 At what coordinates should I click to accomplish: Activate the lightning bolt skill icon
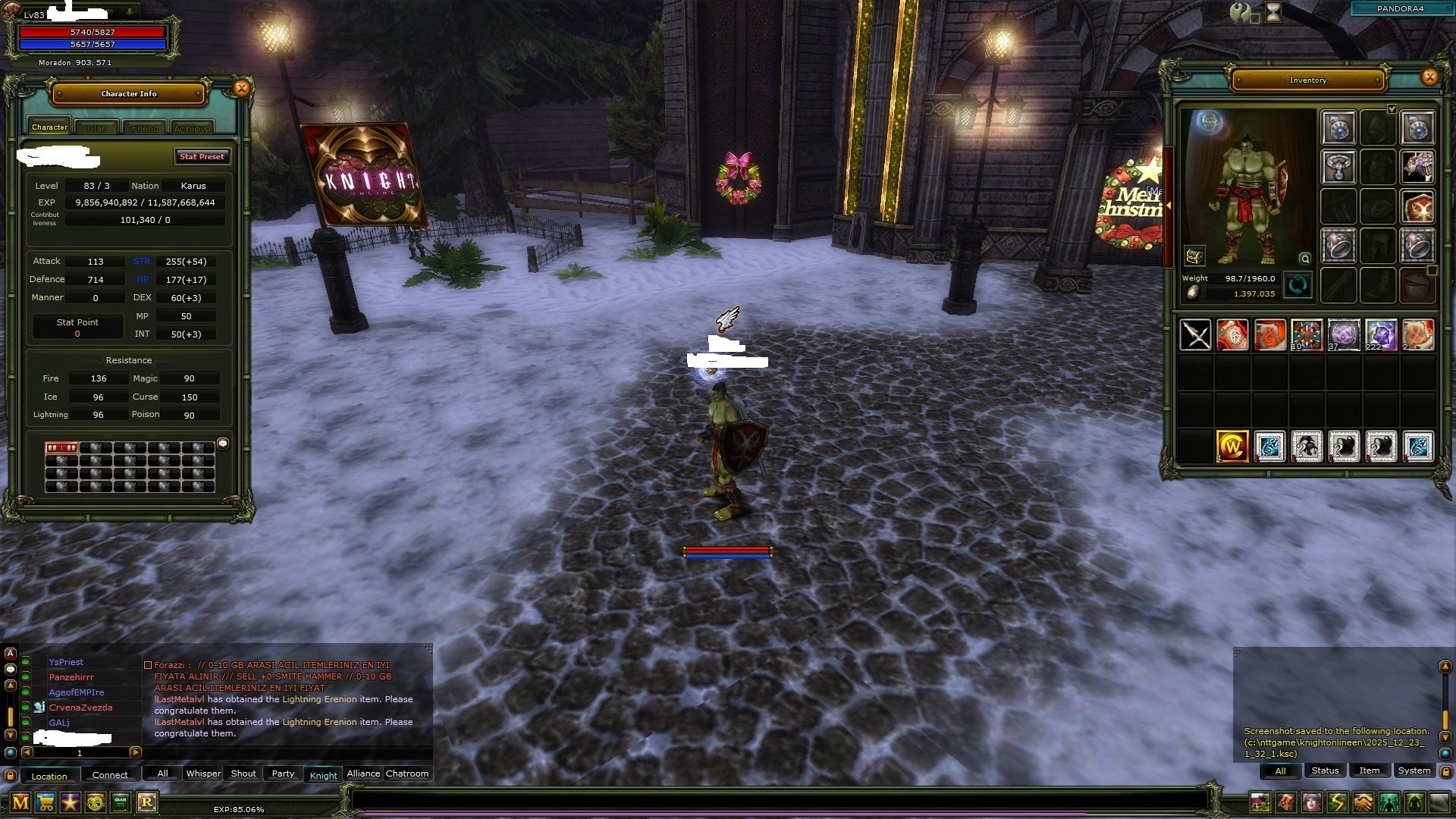[x=1337, y=802]
